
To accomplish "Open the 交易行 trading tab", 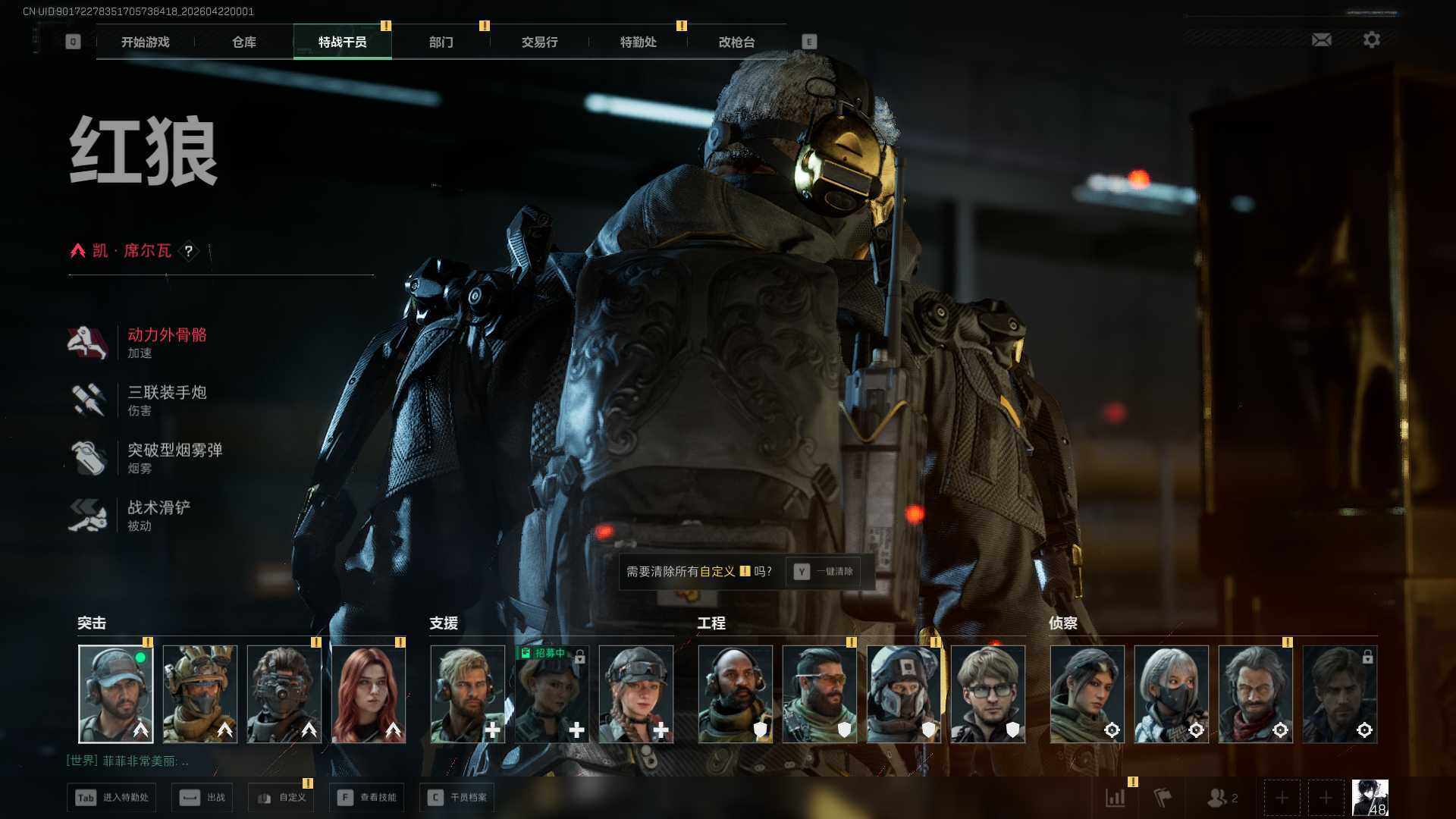I will click(540, 42).
